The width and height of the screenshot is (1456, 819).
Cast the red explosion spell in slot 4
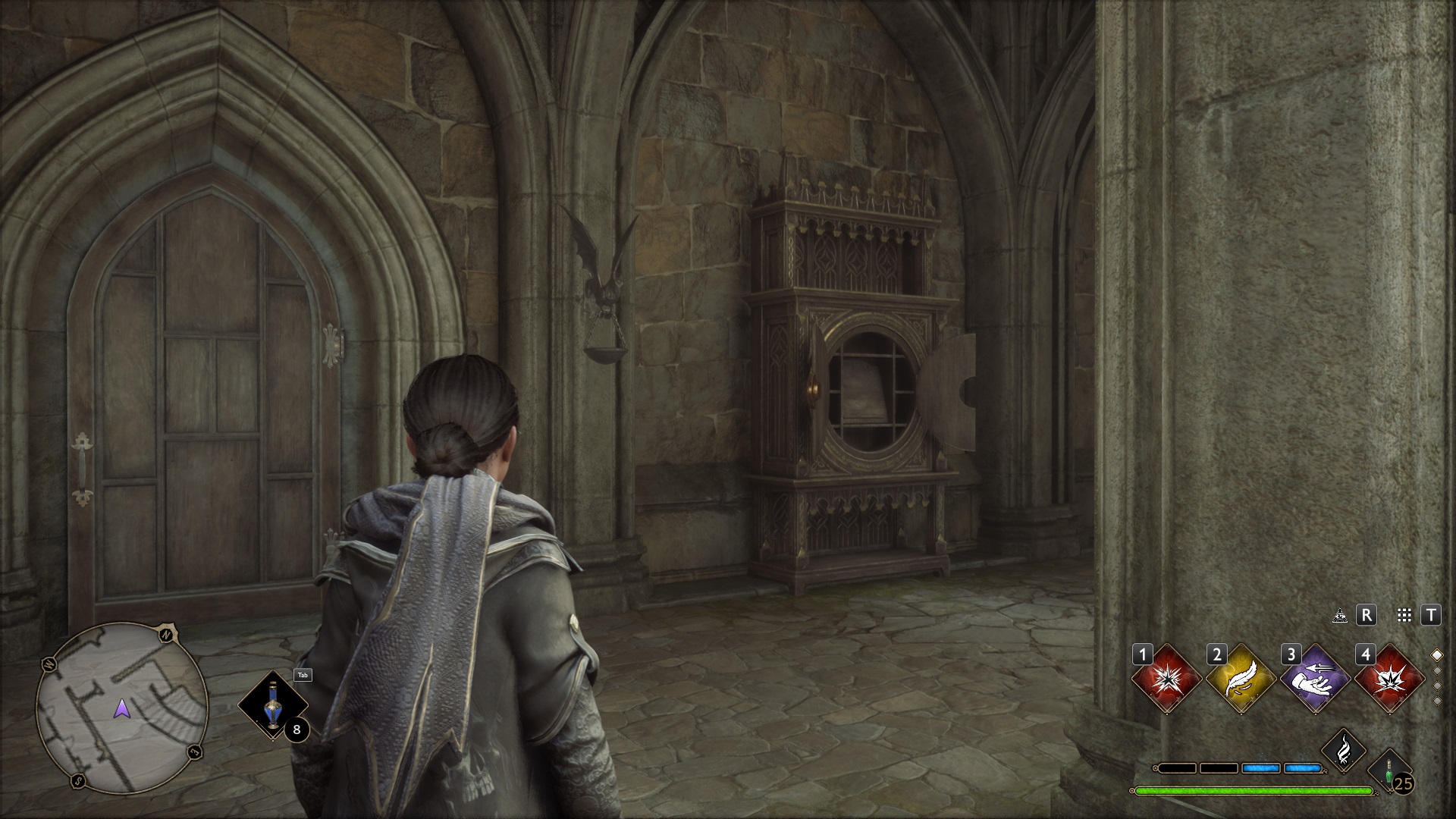point(1389,679)
